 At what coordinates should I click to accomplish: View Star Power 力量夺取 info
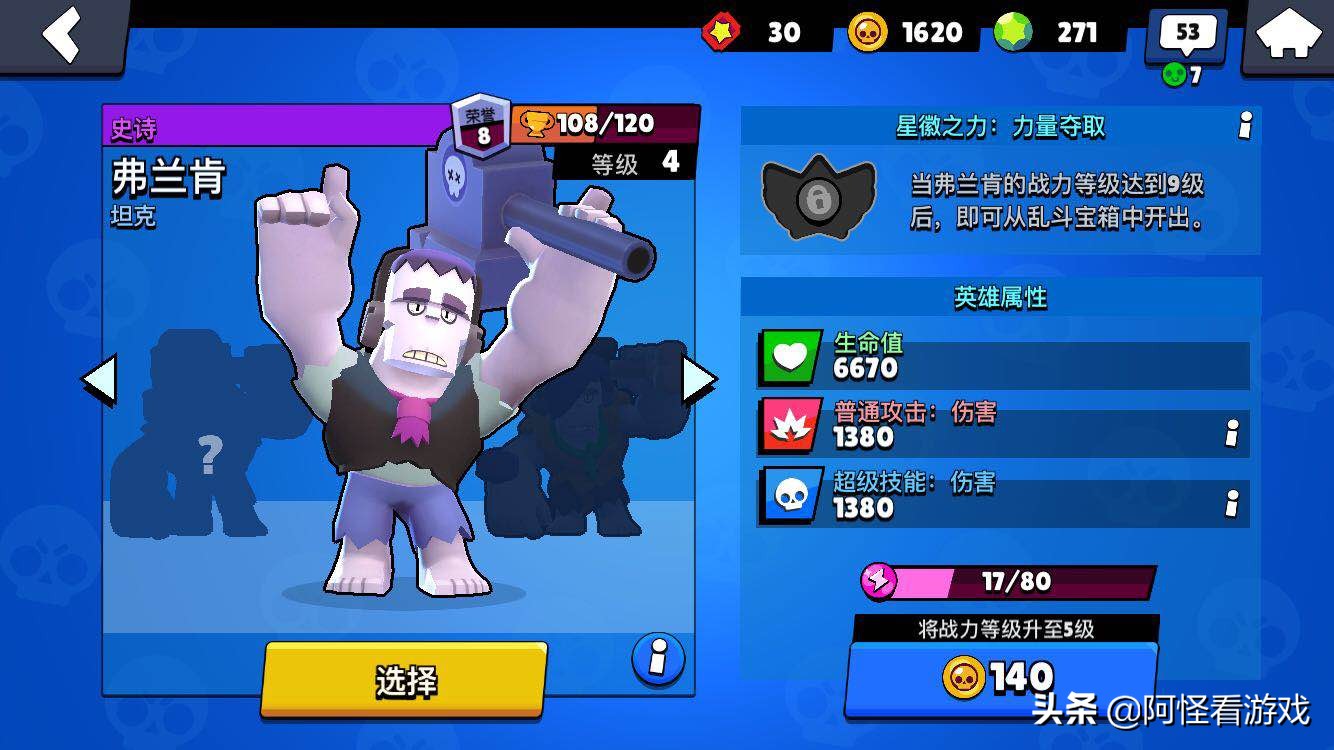1245,126
